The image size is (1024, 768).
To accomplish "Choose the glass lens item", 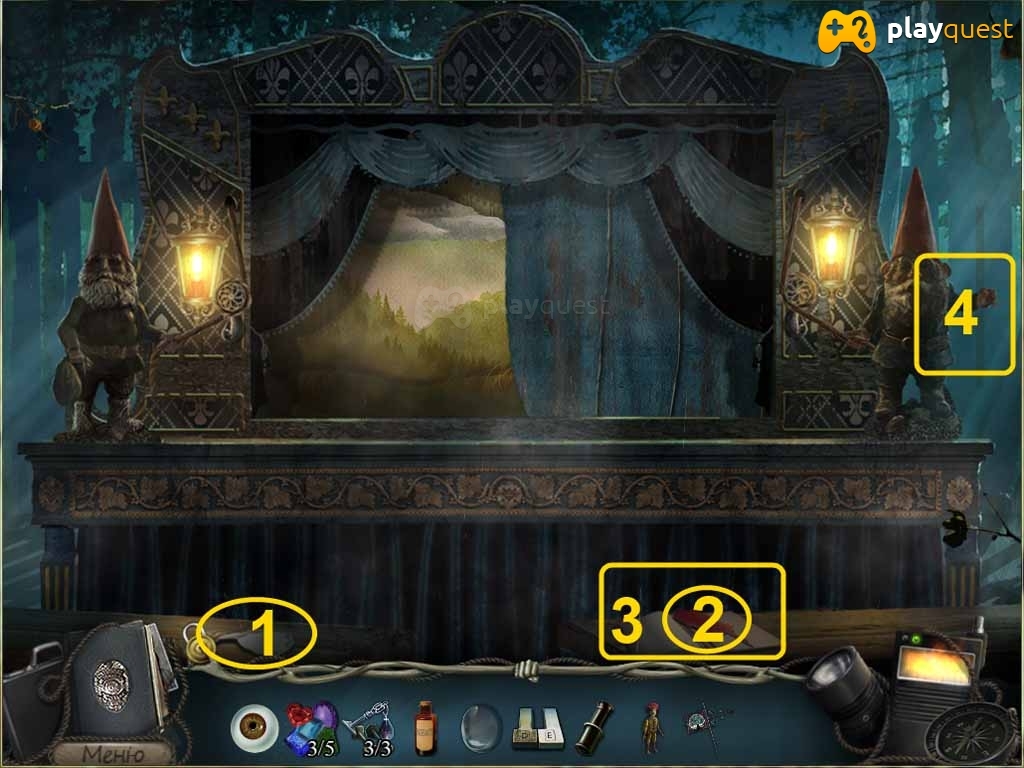I will 479,727.
